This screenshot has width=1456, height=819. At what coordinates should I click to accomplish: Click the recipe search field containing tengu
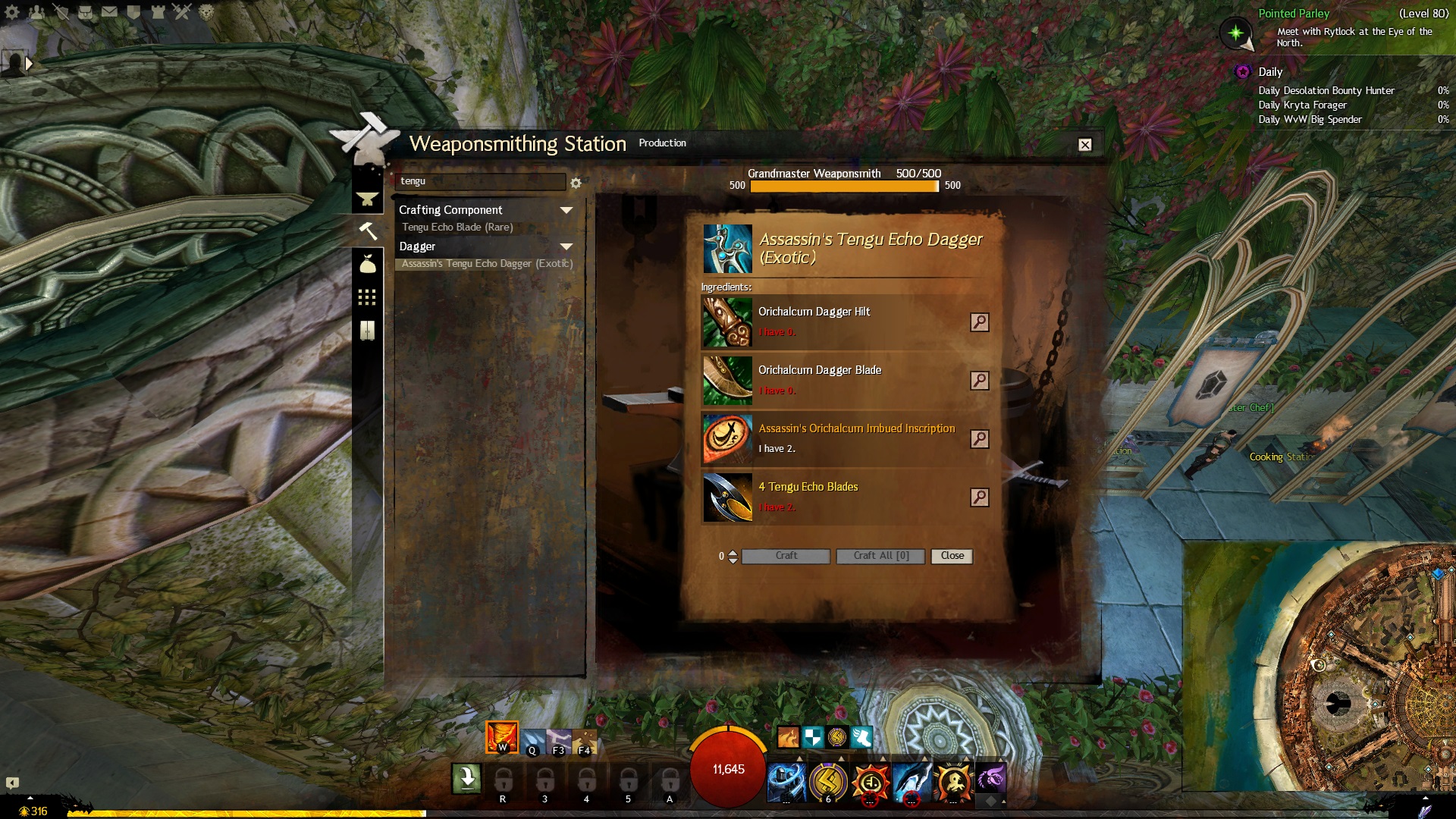(480, 181)
